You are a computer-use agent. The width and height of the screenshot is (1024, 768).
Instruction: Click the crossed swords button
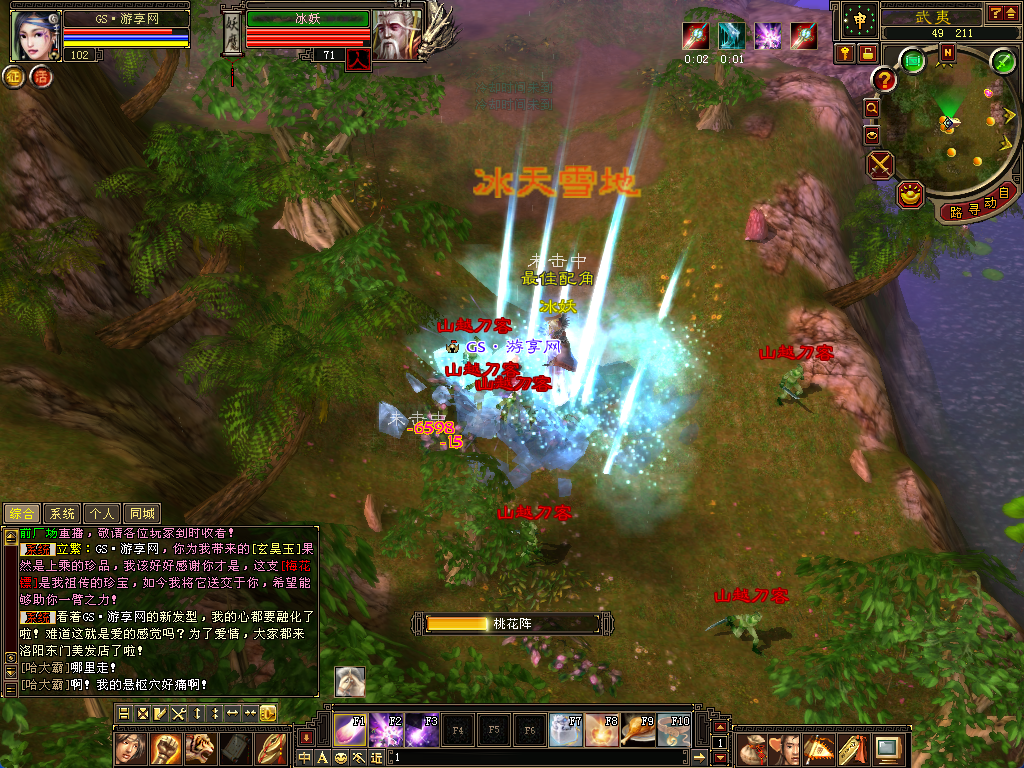[881, 164]
